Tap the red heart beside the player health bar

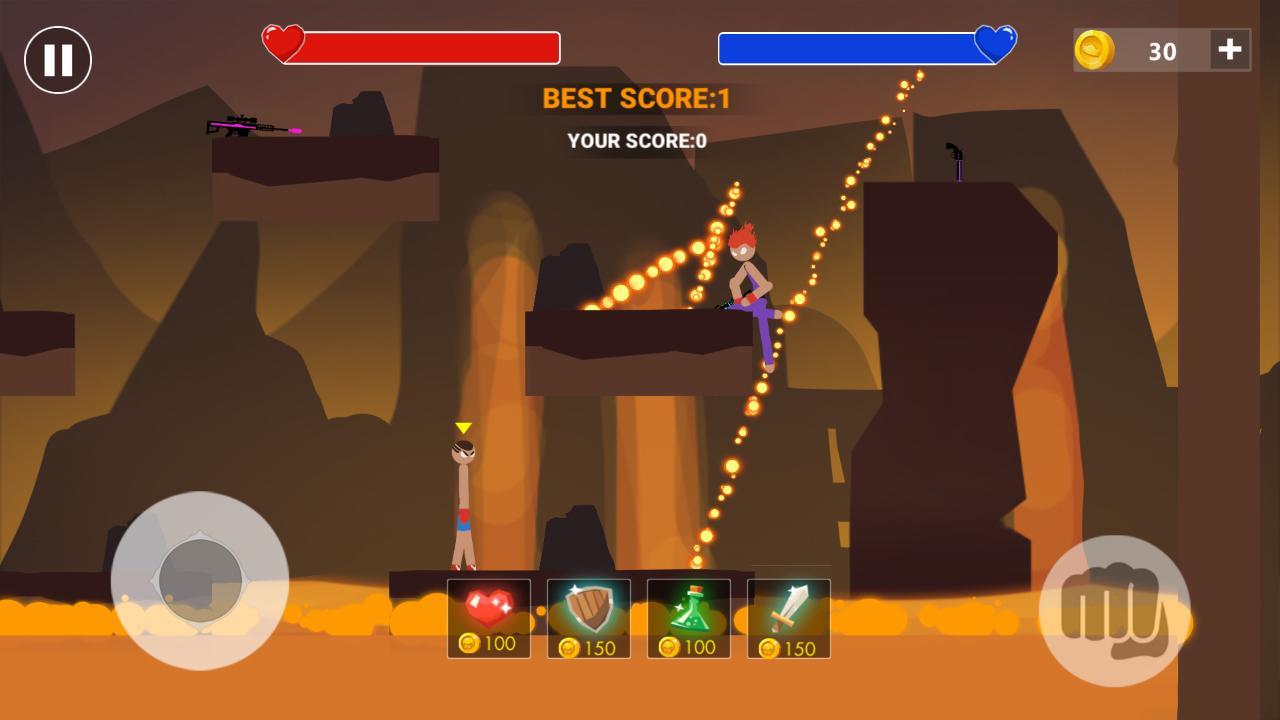(283, 44)
